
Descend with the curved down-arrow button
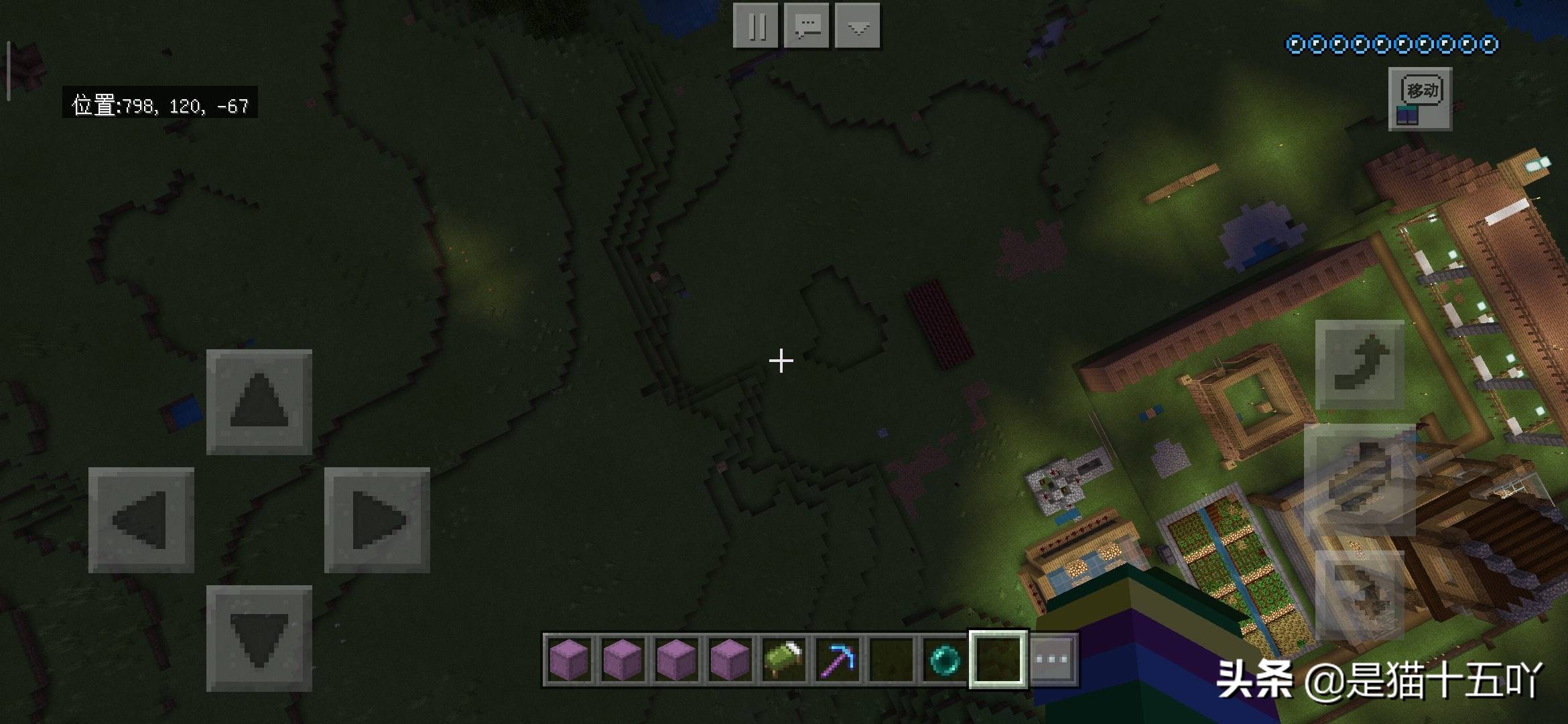[x=1360, y=595]
